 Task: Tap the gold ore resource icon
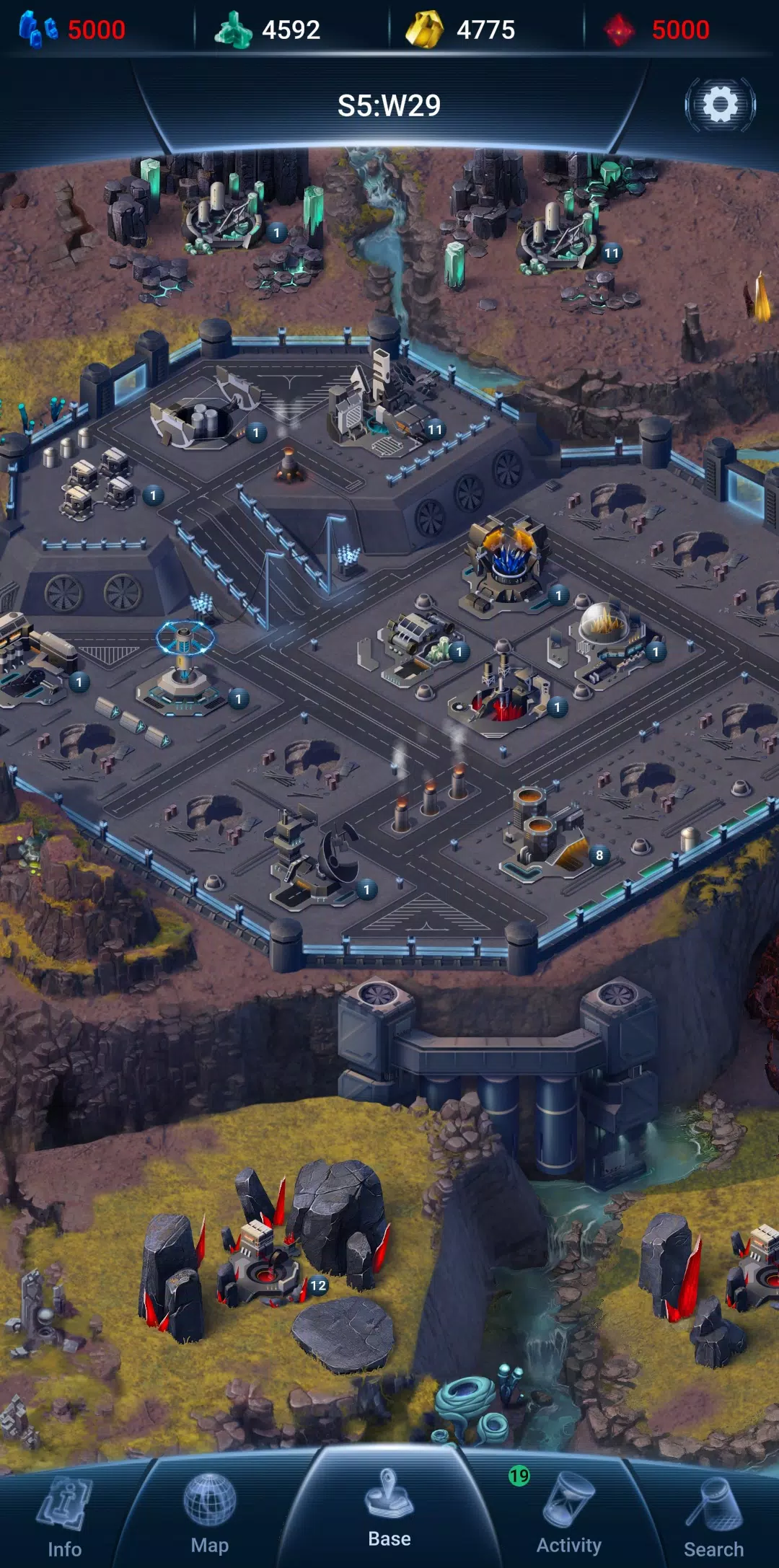(x=425, y=30)
